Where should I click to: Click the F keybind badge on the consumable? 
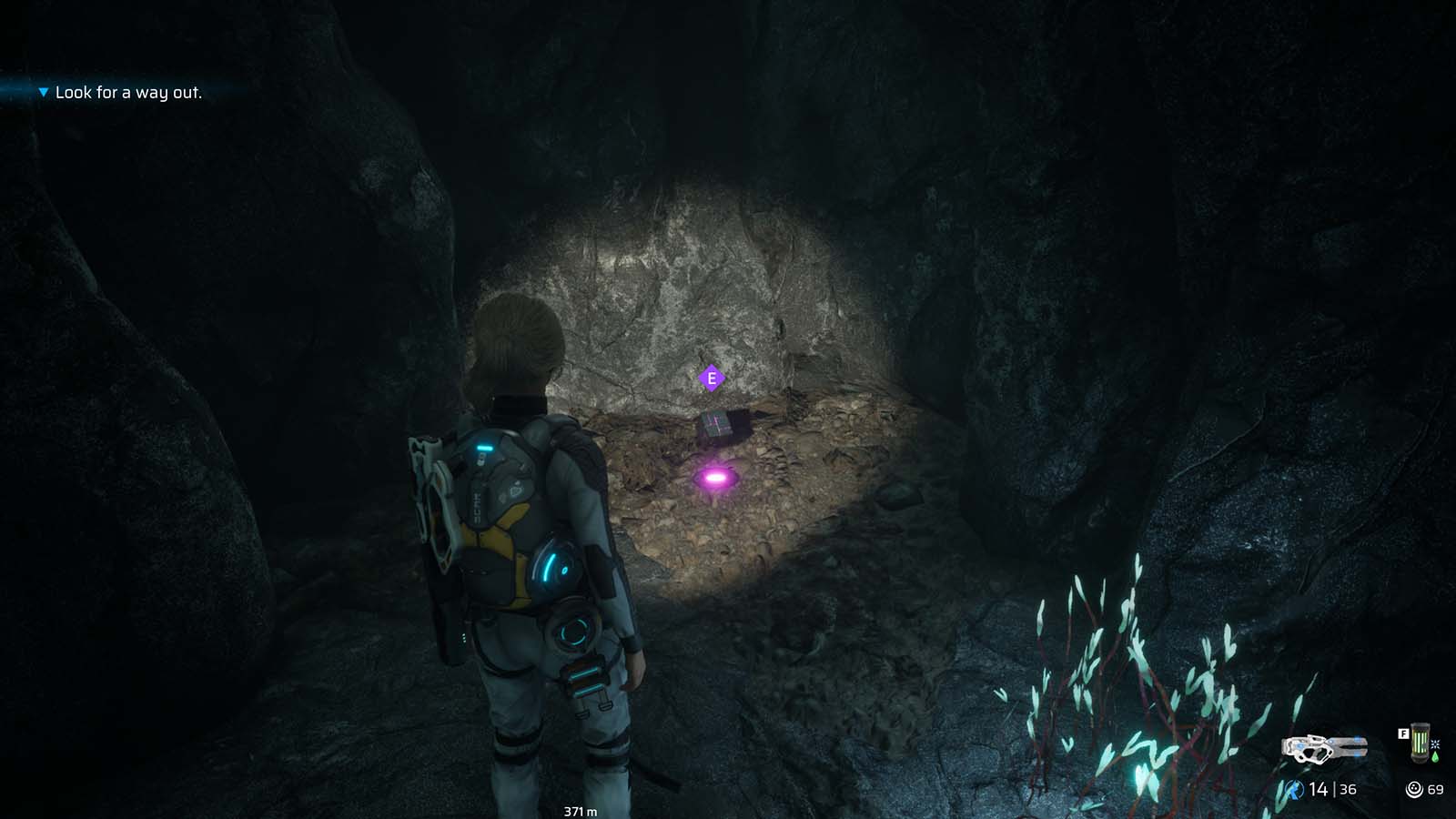[1405, 732]
